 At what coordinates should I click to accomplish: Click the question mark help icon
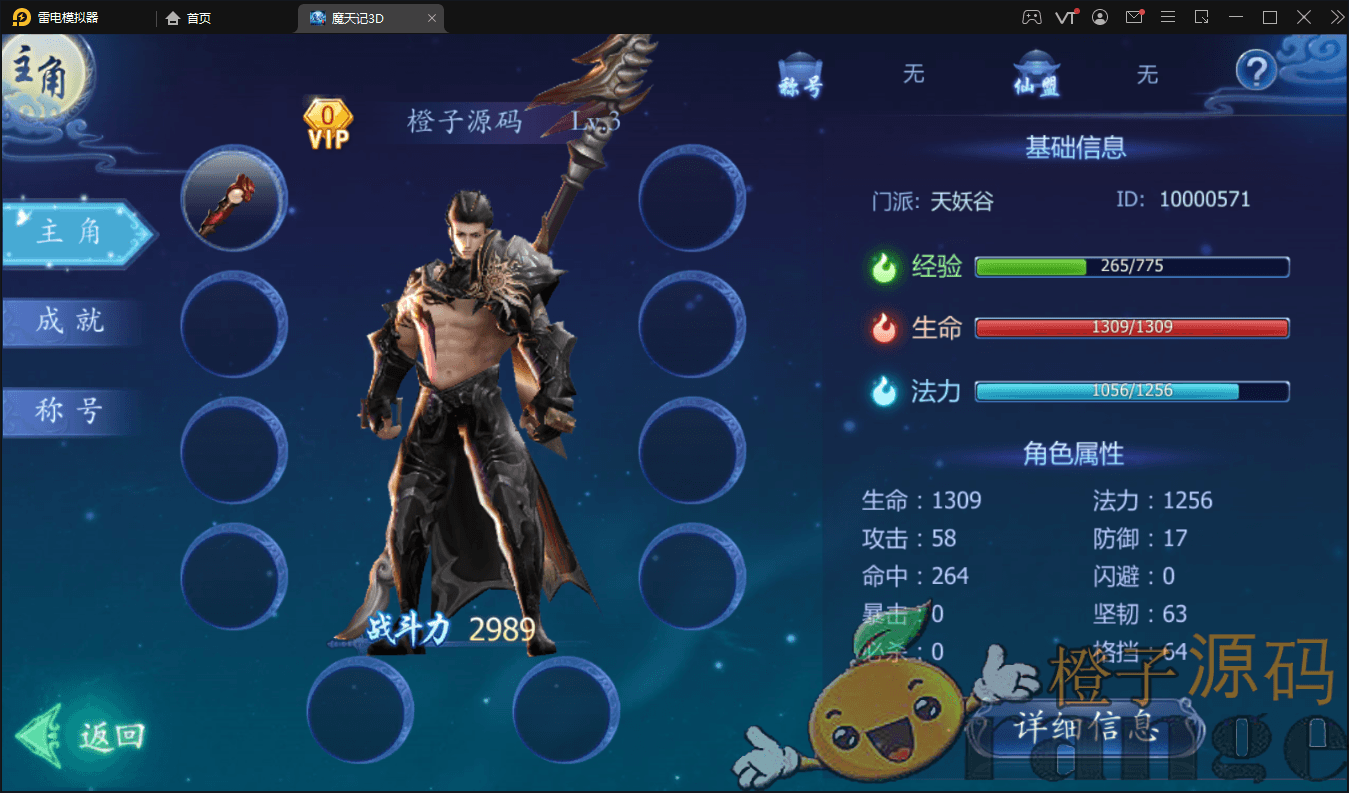(x=1257, y=71)
